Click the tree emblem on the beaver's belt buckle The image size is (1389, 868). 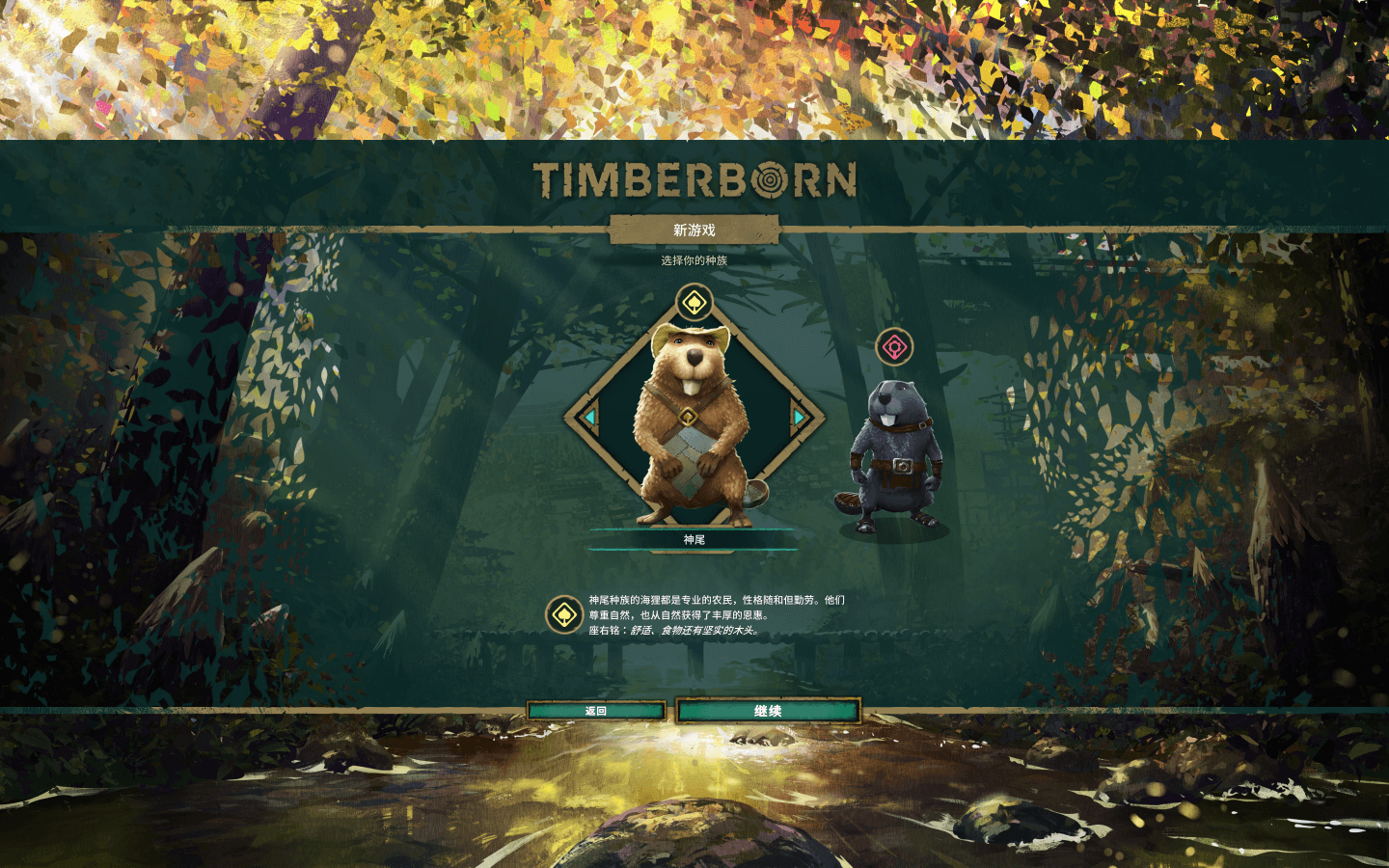point(689,415)
